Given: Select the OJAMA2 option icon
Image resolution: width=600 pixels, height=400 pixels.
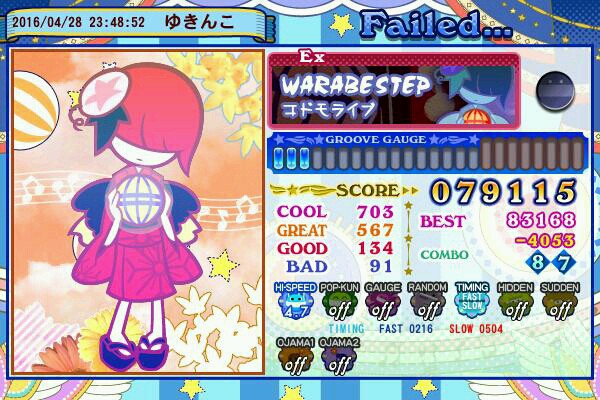Looking at the screenshot, I should 339,358.
